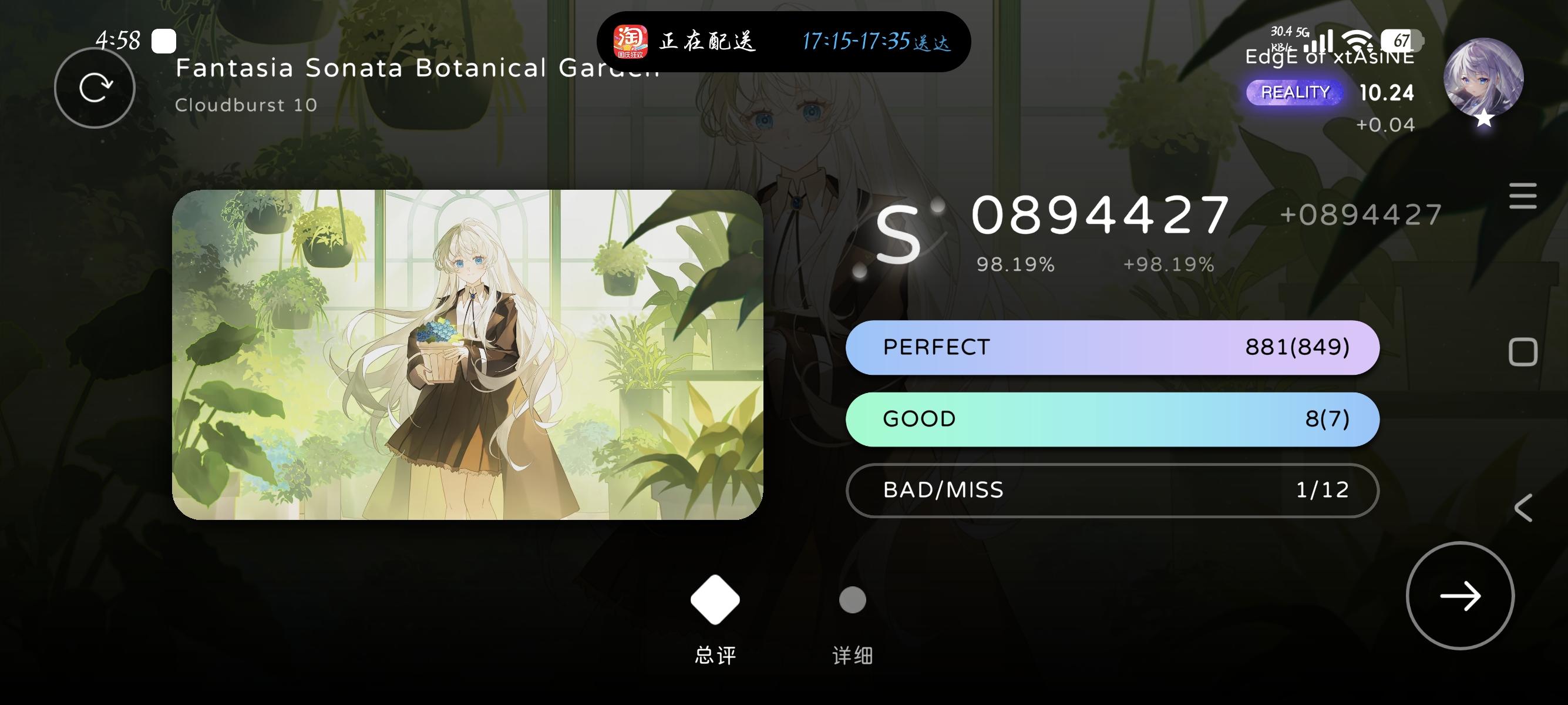
Task: Switch to the 总评 tab
Action: [714, 656]
